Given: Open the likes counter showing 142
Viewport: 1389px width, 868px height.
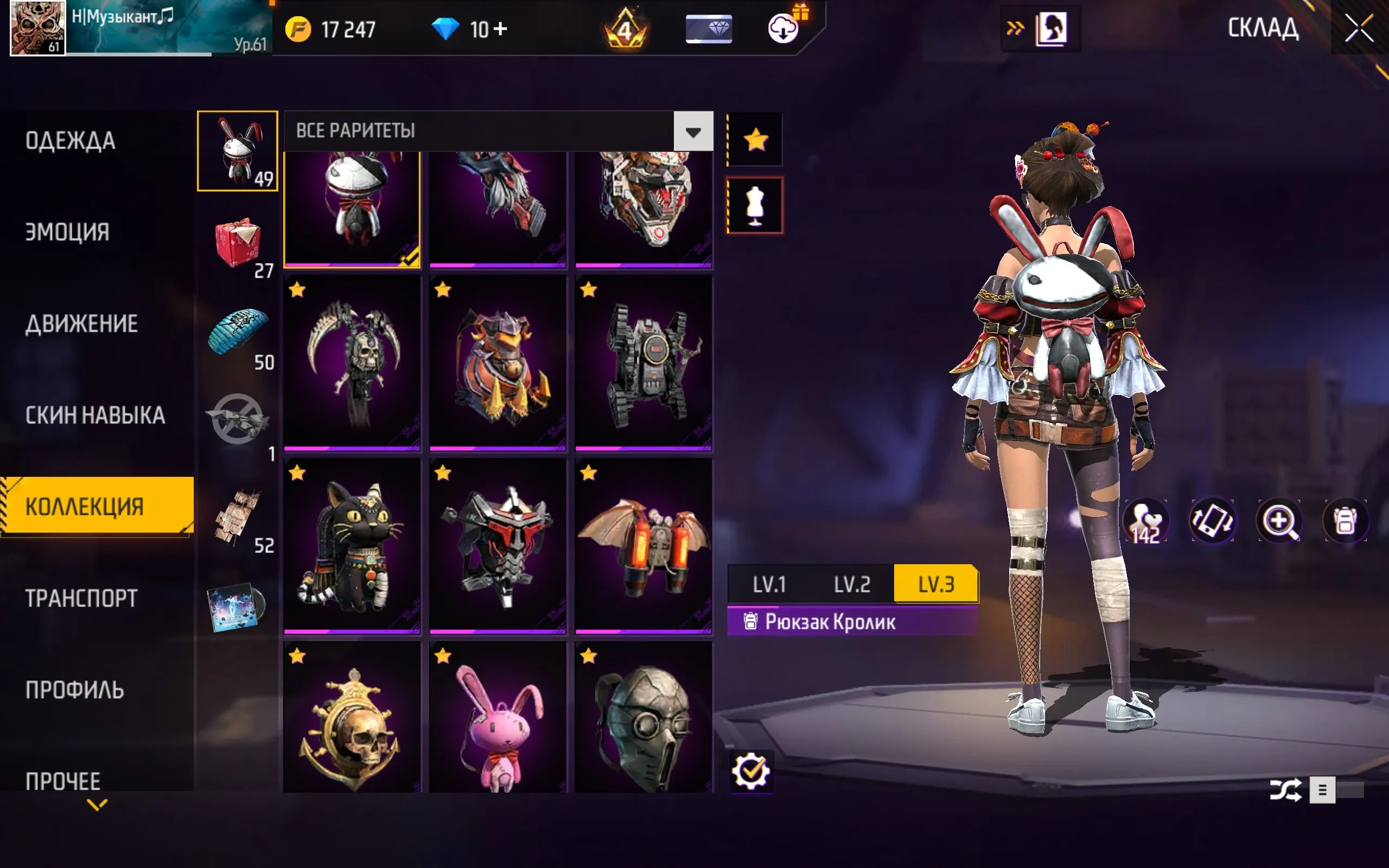Looking at the screenshot, I should coord(1146,520).
